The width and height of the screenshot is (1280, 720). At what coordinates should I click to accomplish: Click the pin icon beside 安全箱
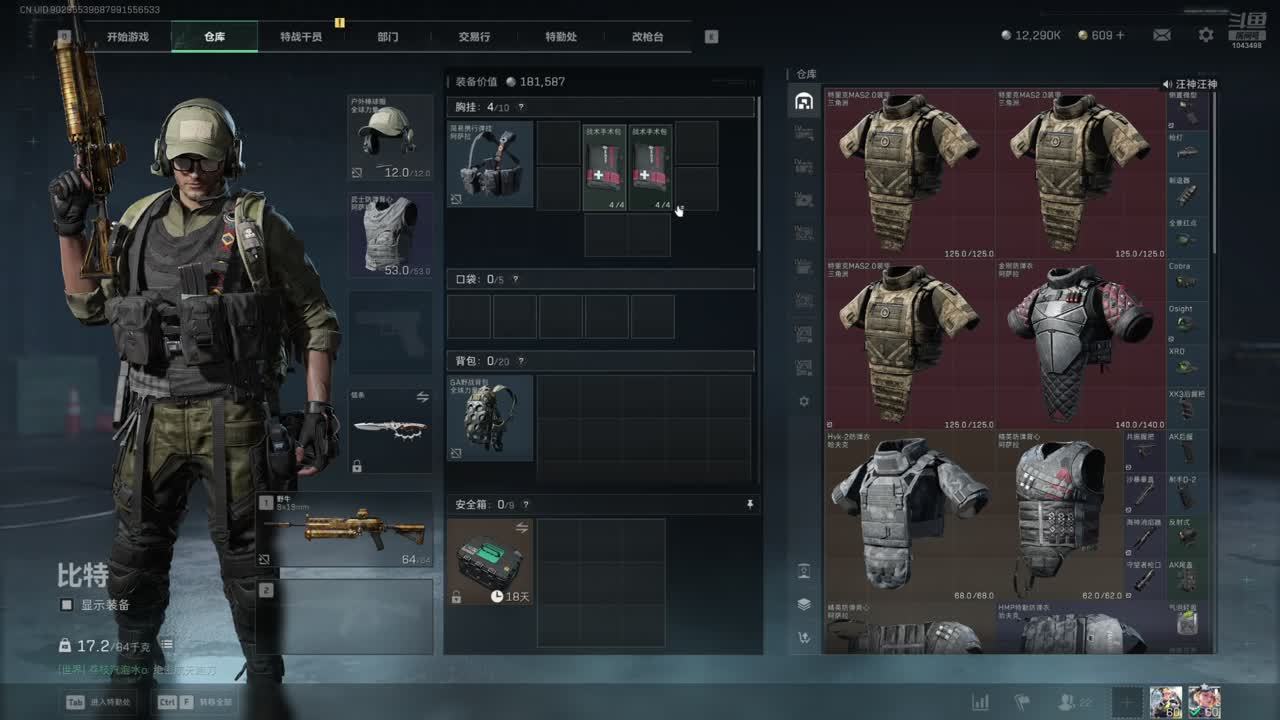[750, 505]
